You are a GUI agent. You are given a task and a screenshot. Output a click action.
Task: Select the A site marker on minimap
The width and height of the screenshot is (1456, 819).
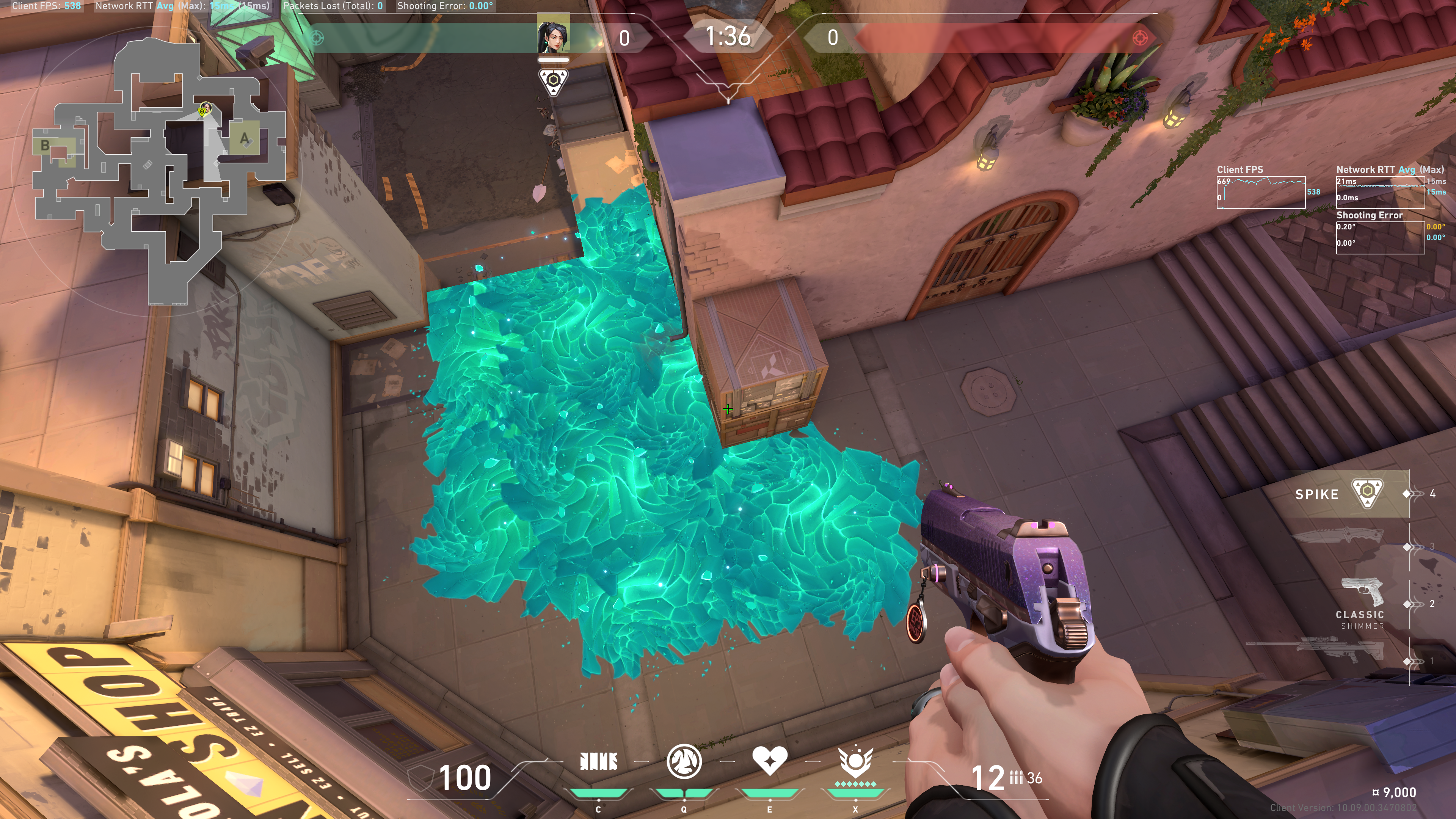click(x=244, y=138)
